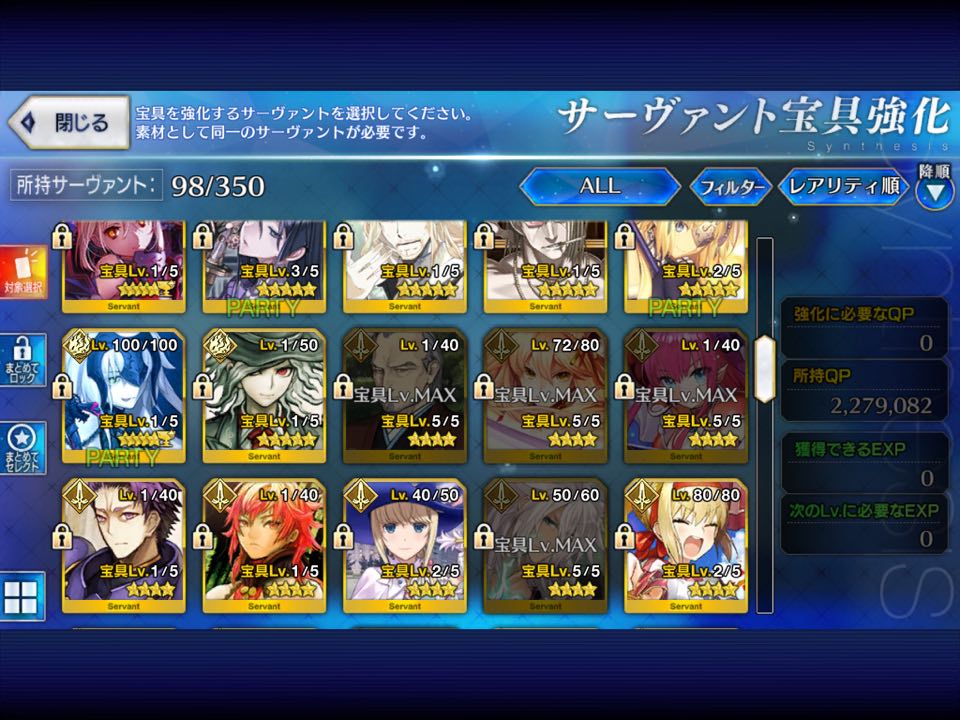The height and width of the screenshot is (720, 960).
Task: Select the Lv. 80/80 laughing blonde servant
Action: [686, 545]
